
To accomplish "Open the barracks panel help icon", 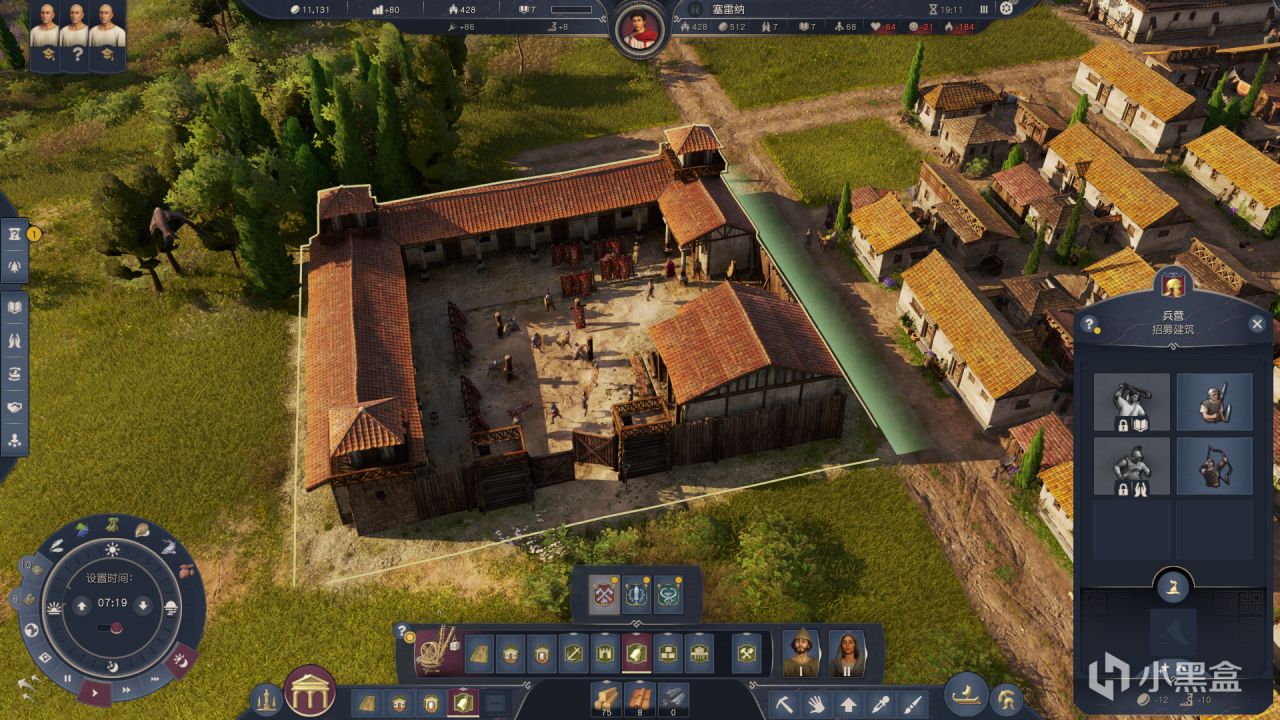I will [x=1090, y=324].
